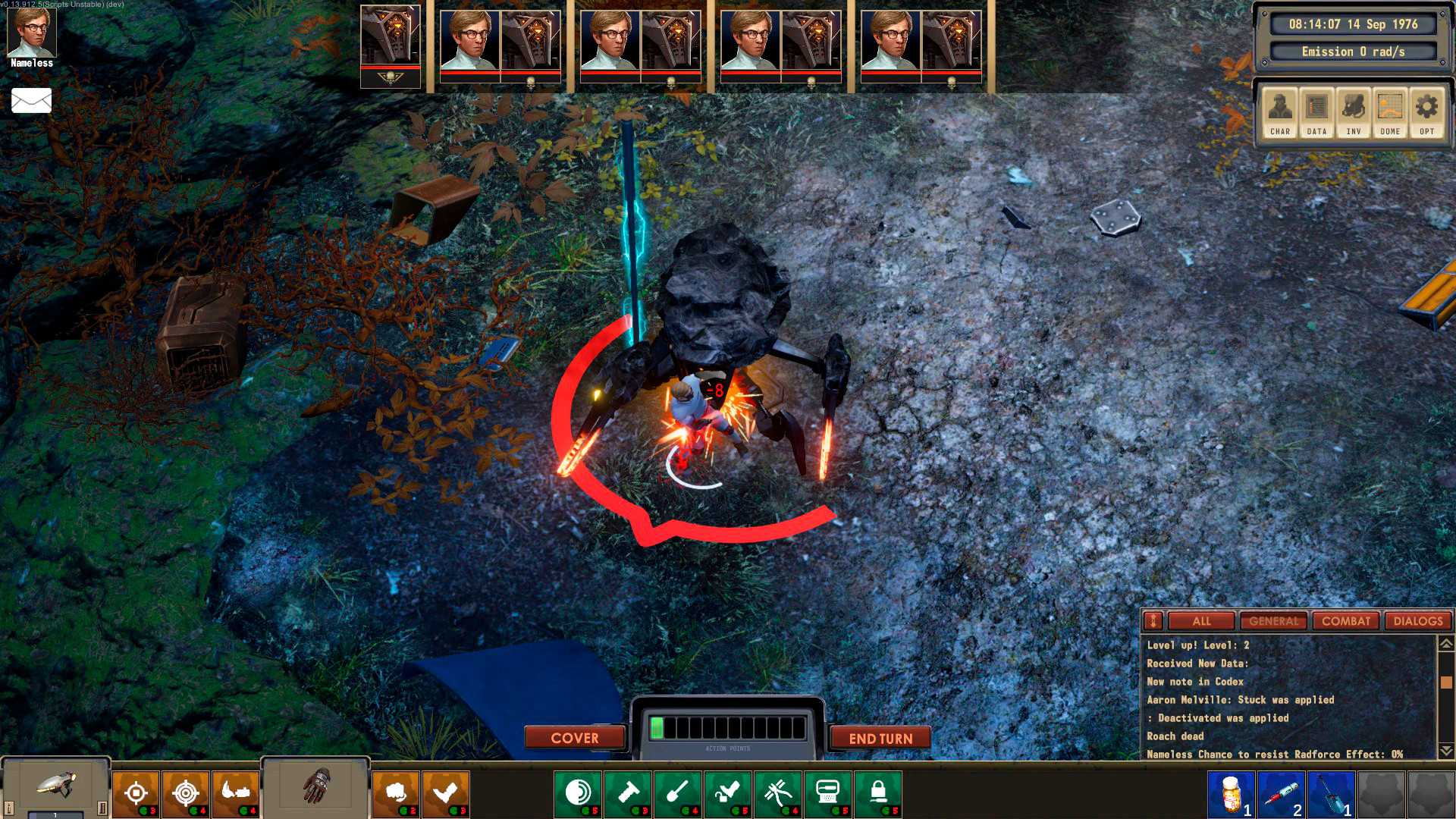Viewport: 1456px width, 819px height.
Task: Switch log to the GENERAL tab
Action: (1274, 621)
